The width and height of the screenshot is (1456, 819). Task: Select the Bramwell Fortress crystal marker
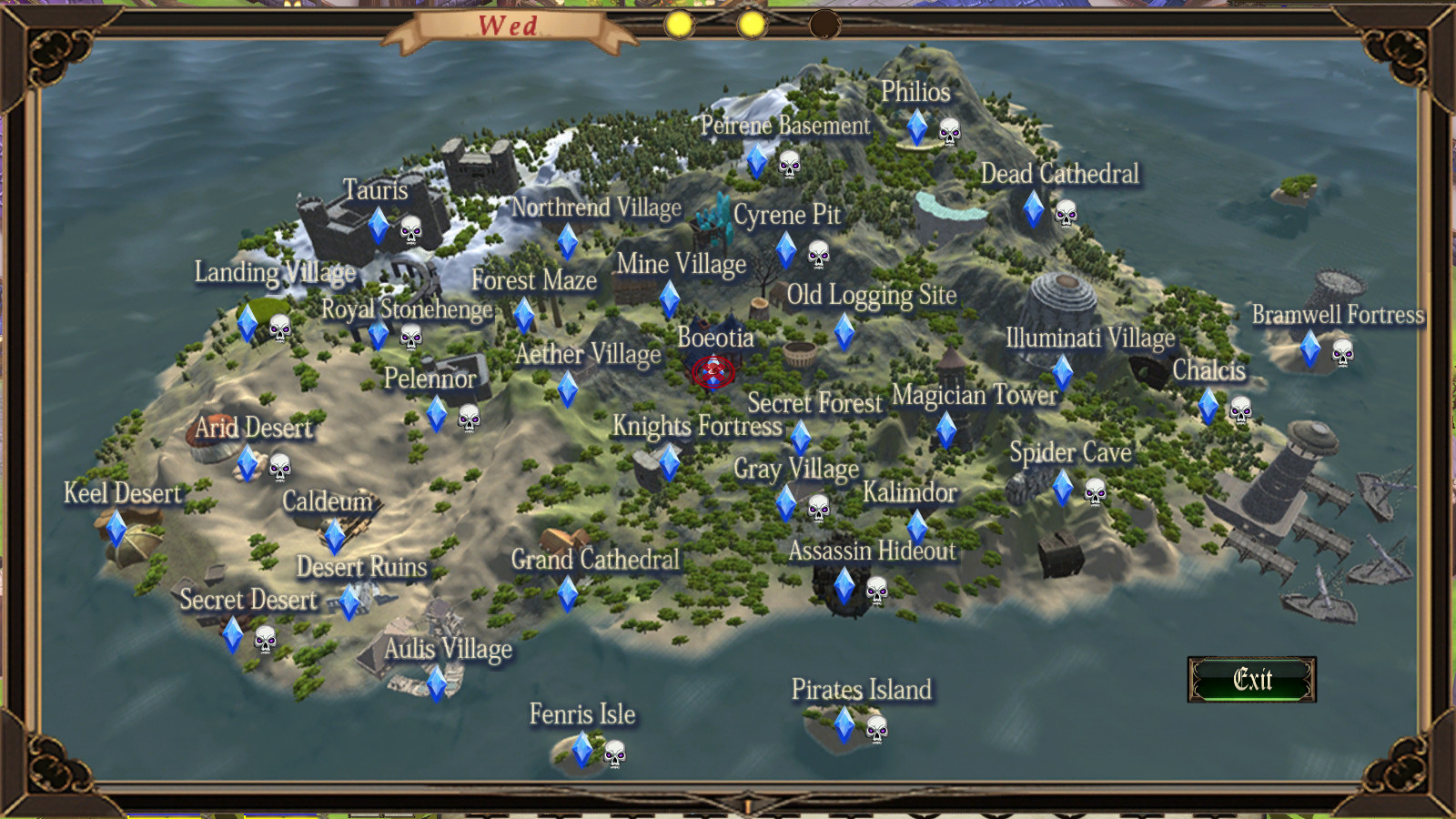click(1311, 350)
